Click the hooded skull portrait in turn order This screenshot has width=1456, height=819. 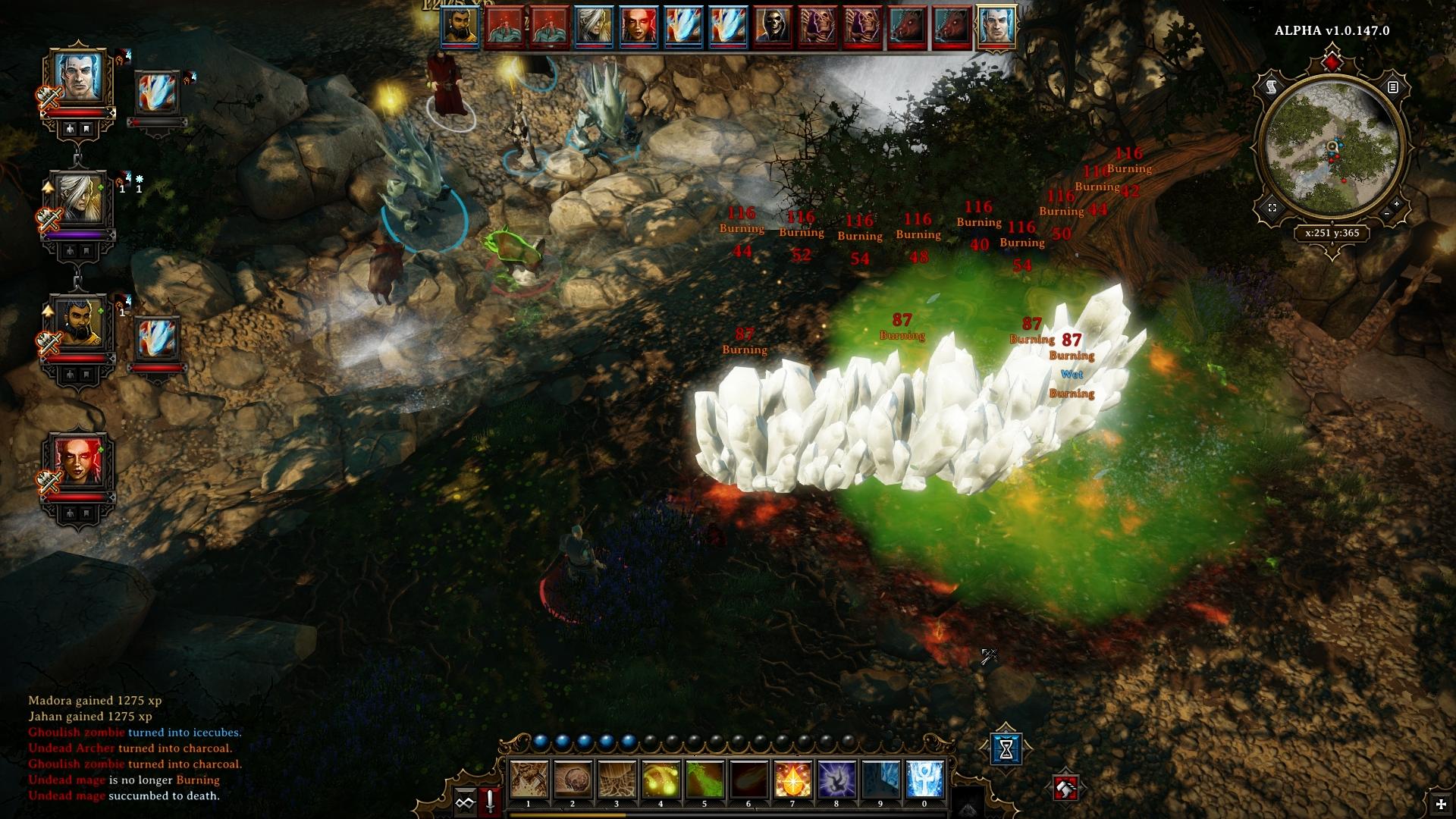click(773, 27)
